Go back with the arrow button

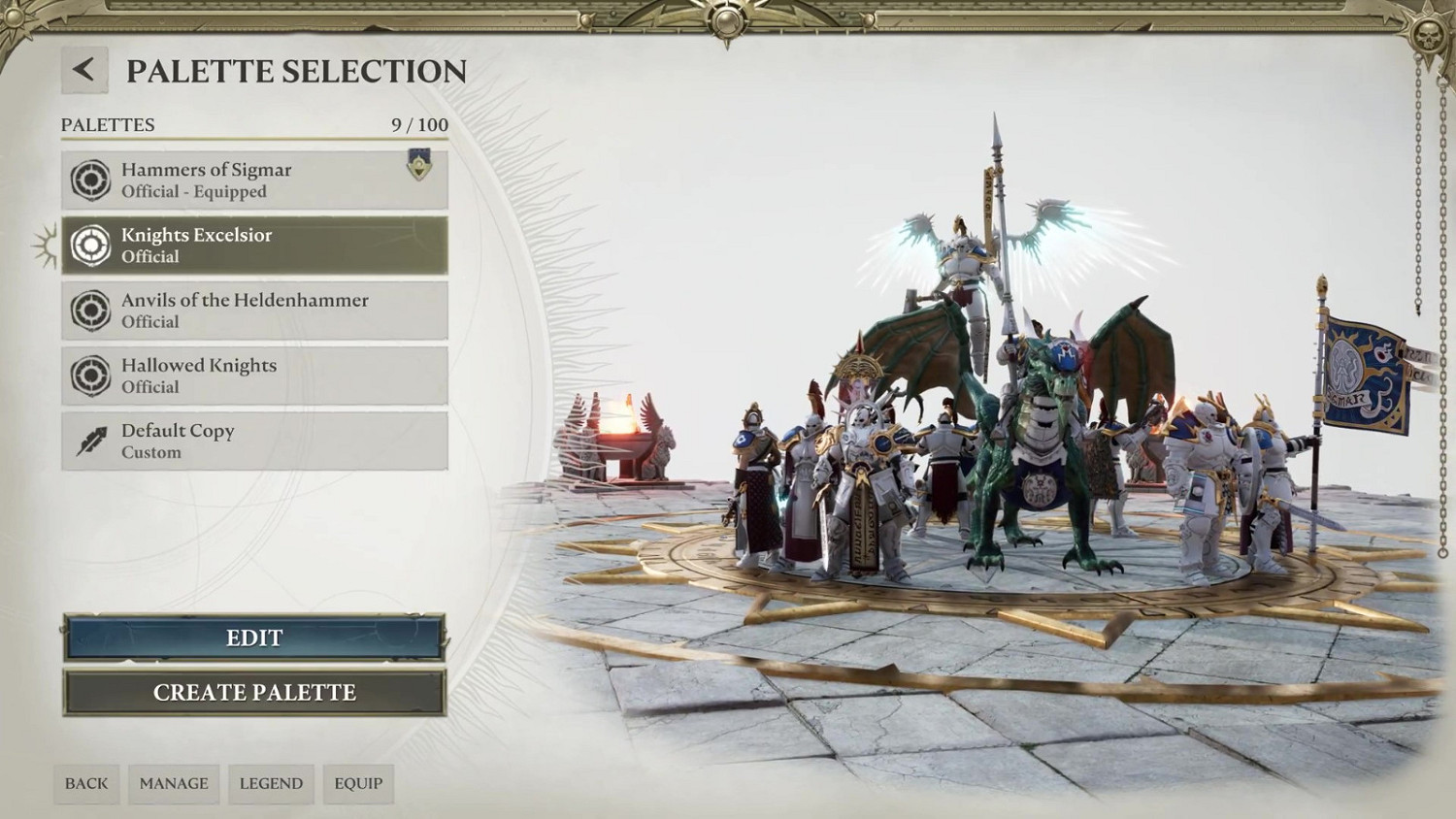pyautogui.click(x=84, y=70)
